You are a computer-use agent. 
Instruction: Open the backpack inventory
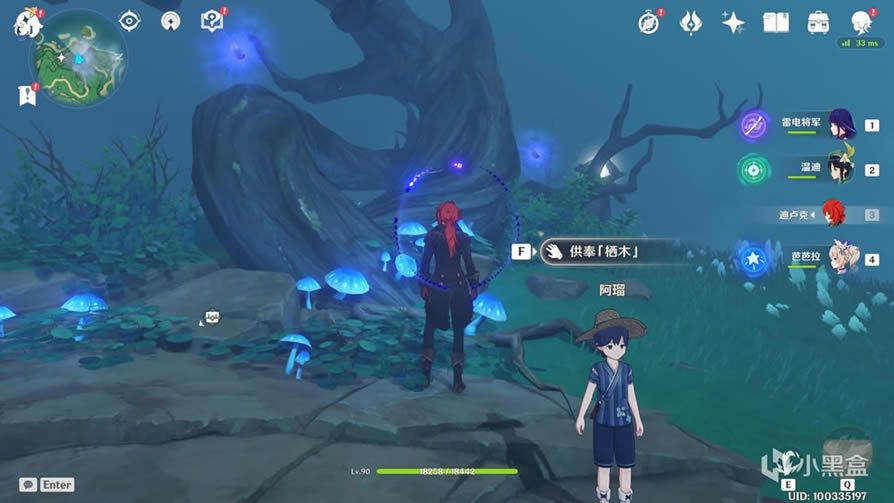[x=818, y=22]
